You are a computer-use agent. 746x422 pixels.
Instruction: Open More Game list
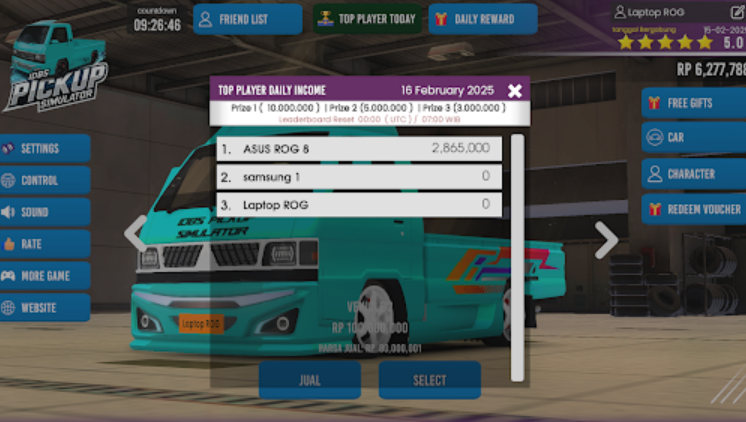point(45,276)
